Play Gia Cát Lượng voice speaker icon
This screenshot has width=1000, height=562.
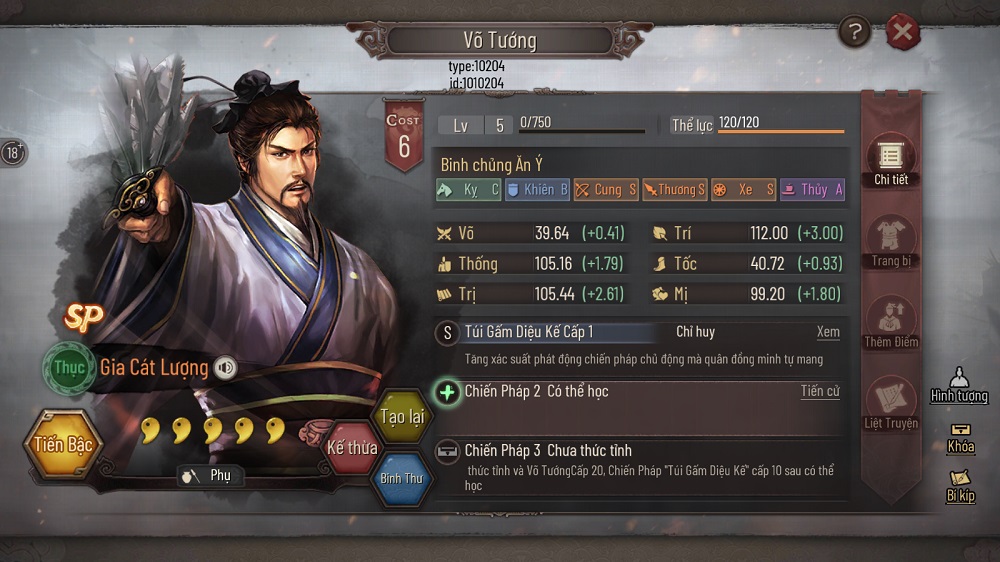pos(226,368)
